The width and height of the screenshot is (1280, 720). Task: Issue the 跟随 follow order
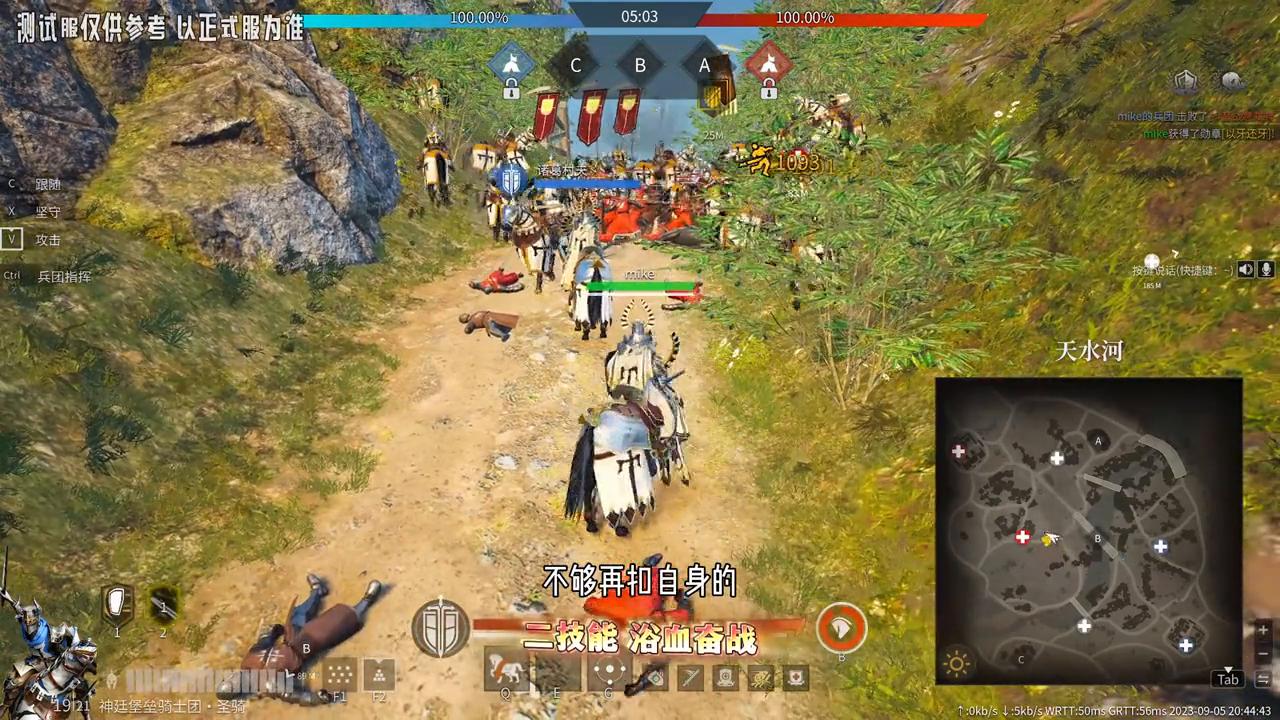click(x=47, y=183)
